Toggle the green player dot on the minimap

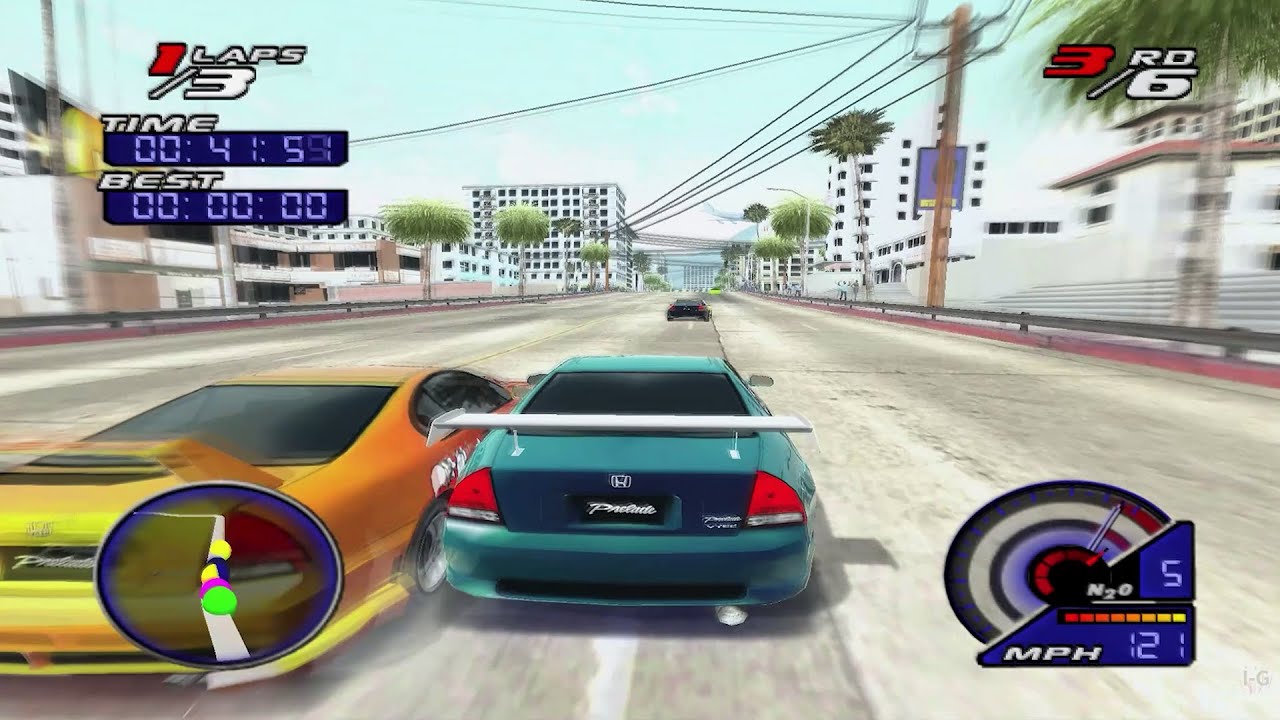219,600
